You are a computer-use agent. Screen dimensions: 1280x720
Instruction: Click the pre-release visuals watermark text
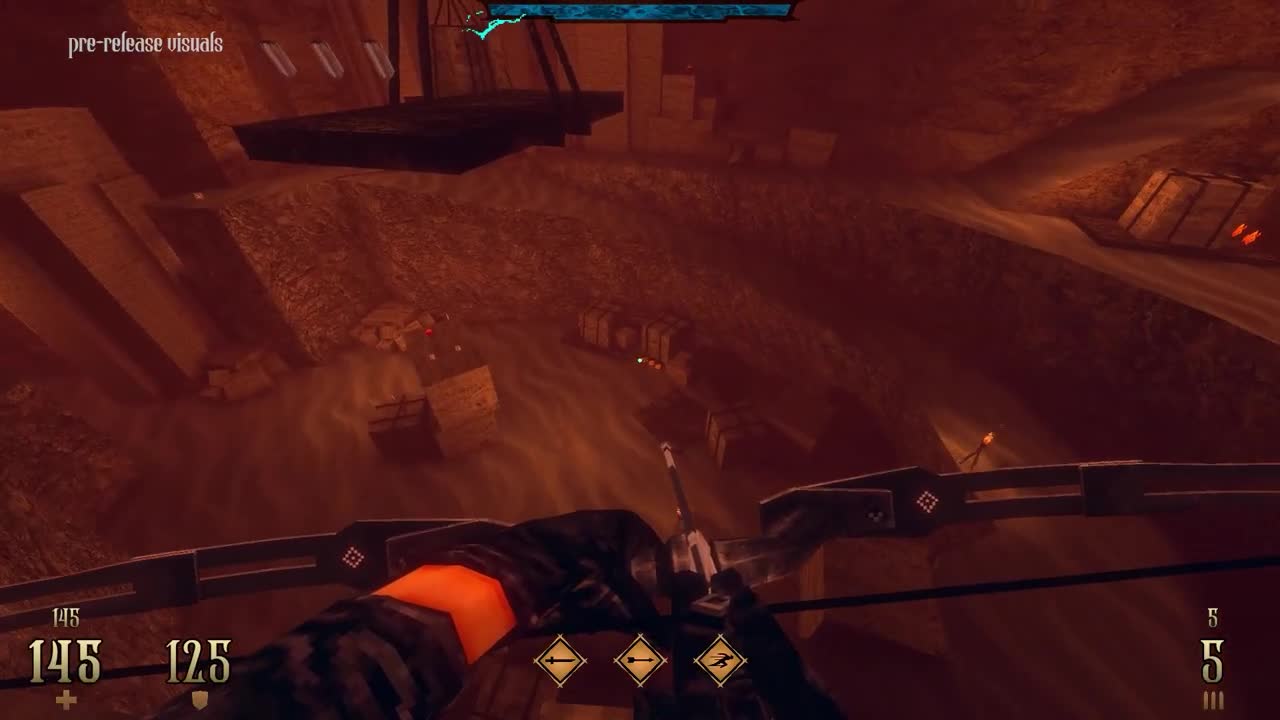click(144, 44)
